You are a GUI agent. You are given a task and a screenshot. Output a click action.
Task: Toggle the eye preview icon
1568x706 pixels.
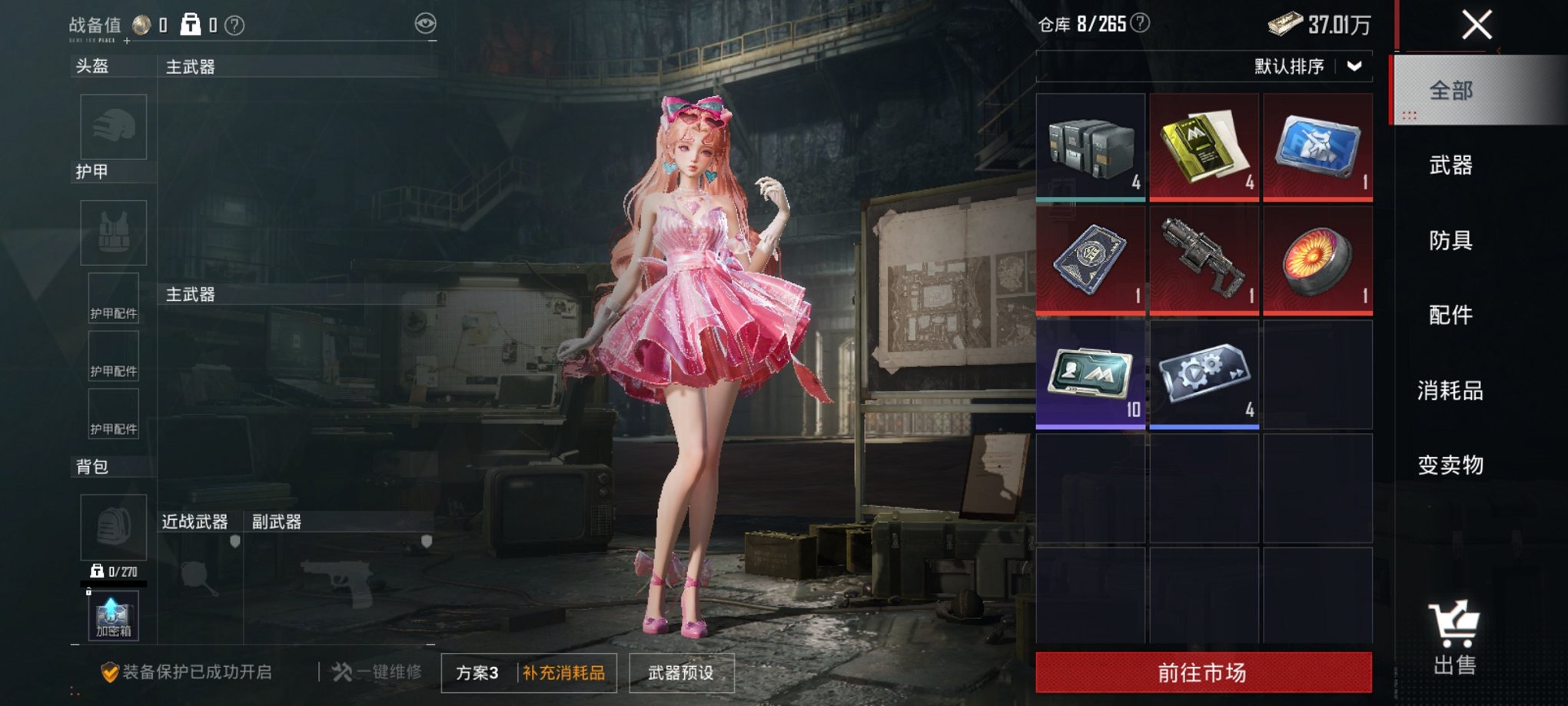(x=425, y=24)
